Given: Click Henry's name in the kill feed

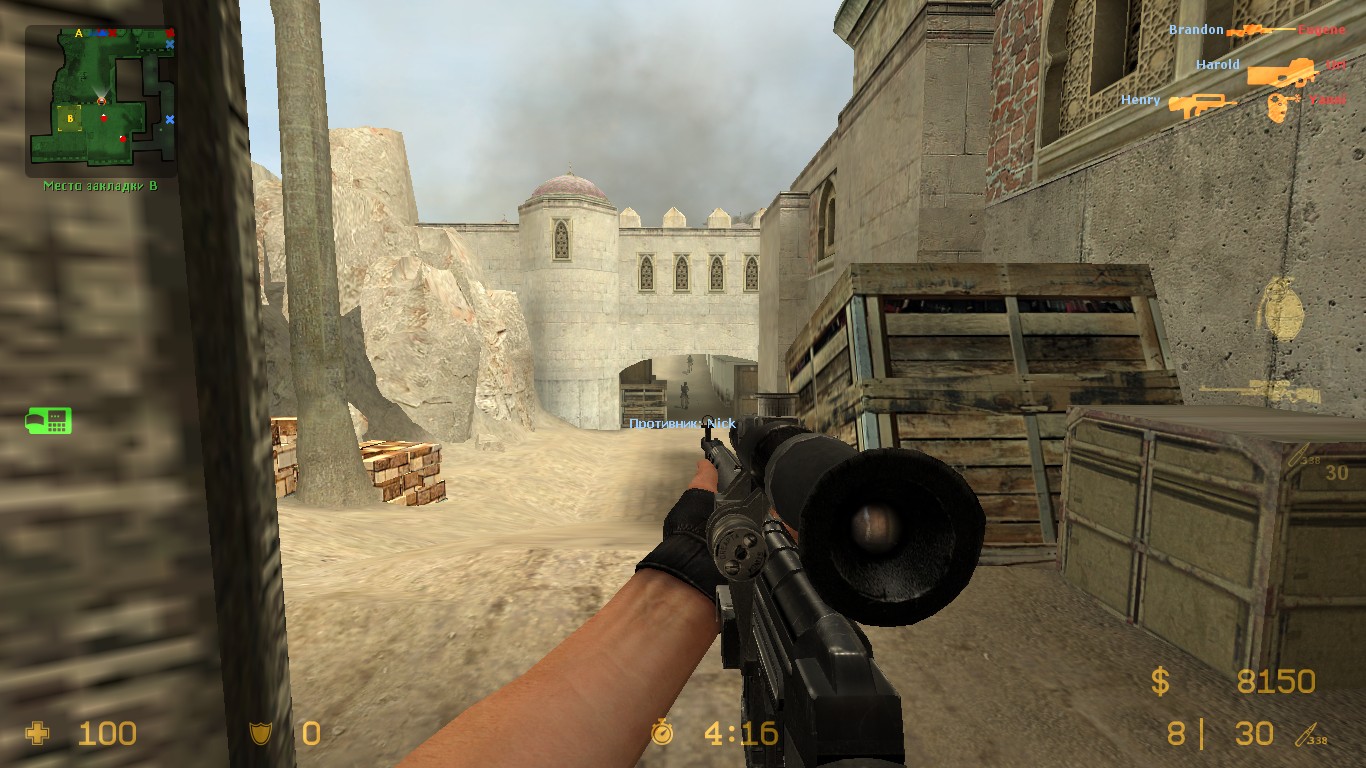Looking at the screenshot, I should (1140, 100).
